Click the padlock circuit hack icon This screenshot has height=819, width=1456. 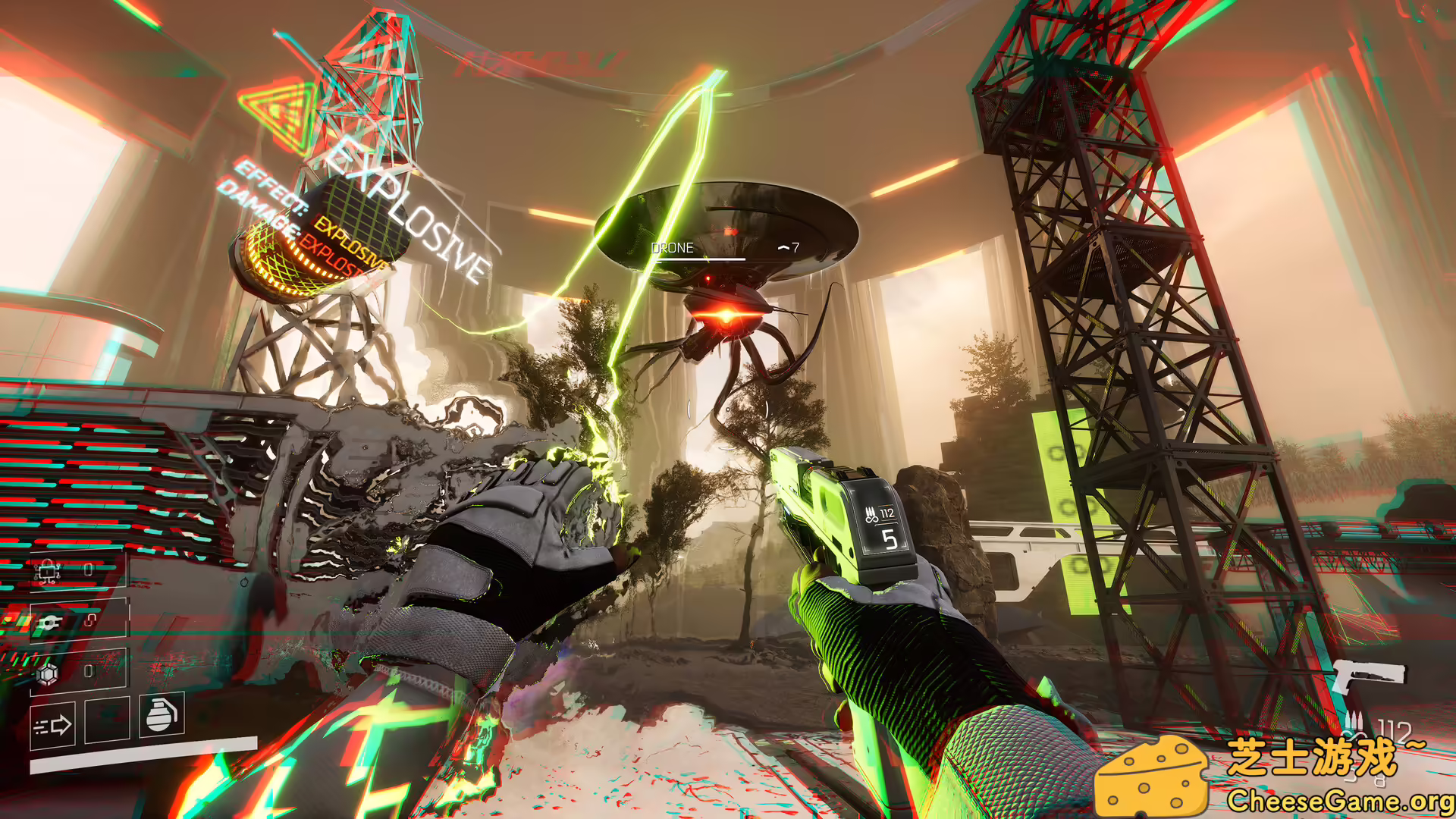[x=47, y=571]
